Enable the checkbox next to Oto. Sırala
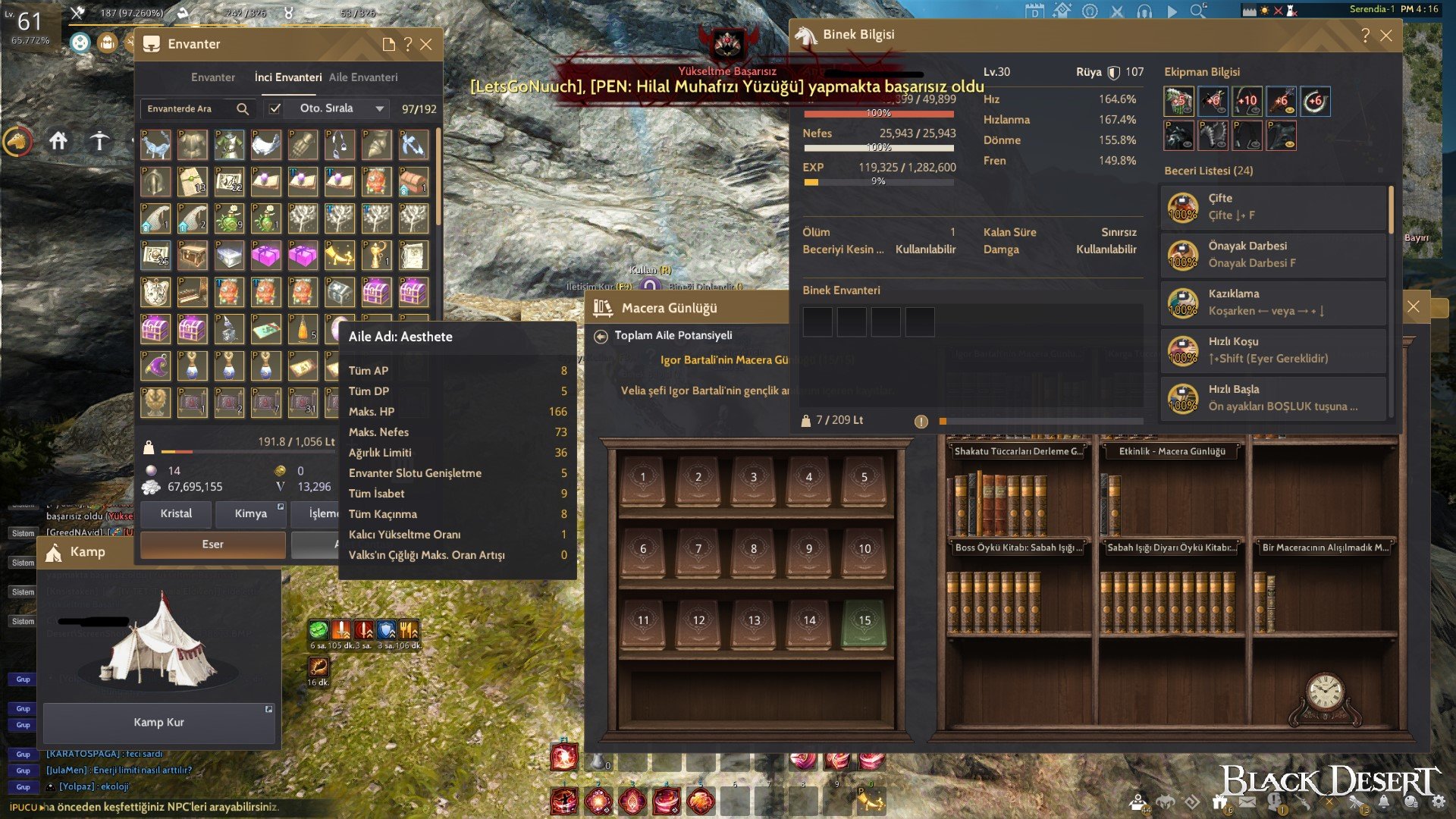Image resolution: width=1456 pixels, height=819 pixels. (x=275, y=109)
